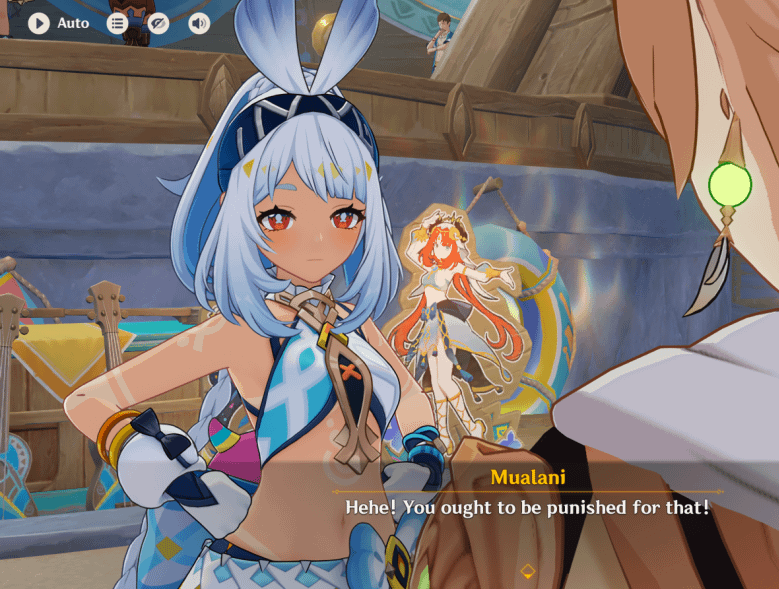Toggle the Auto play dialogue button
This screenshot has height=589, width=779.
tap(39, 23)
